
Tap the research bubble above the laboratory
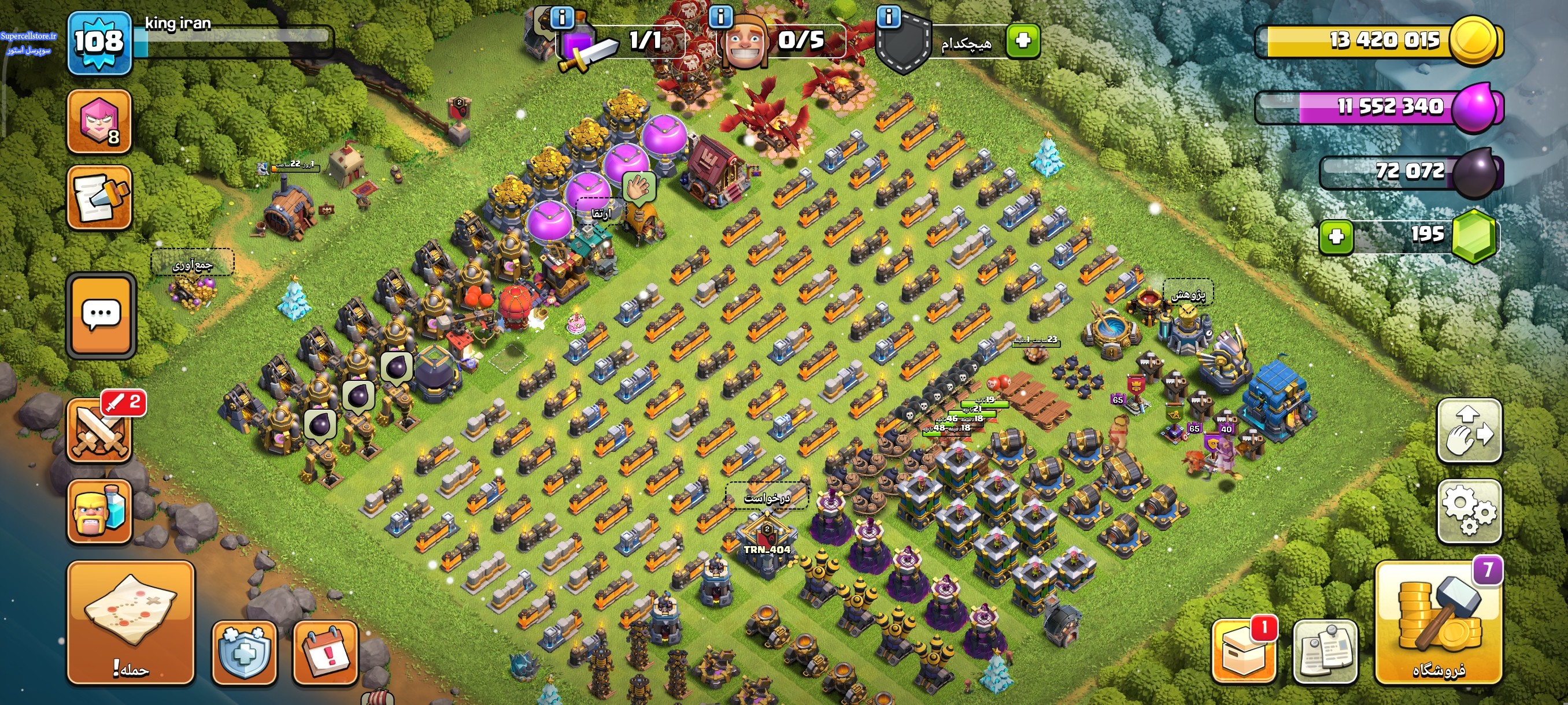tap(1188, 294)
